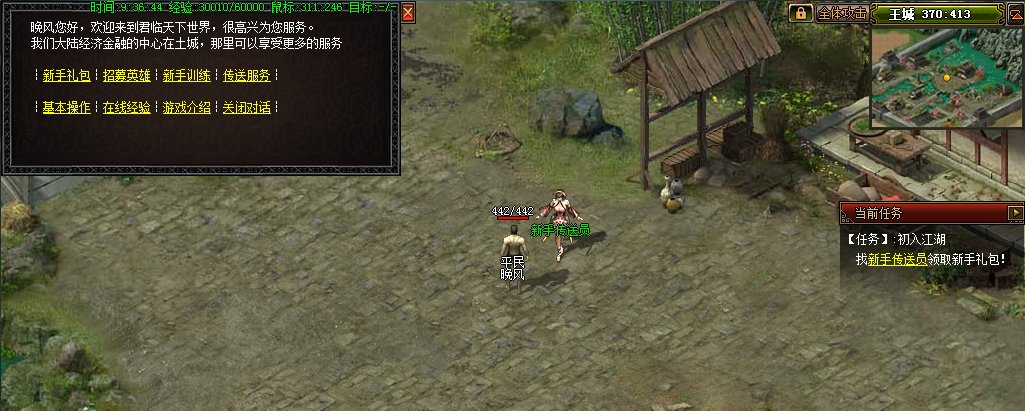Select the 在线经验 dialogue option
The width and height of the screenshot is (1025, 411).
click(126, 108)
